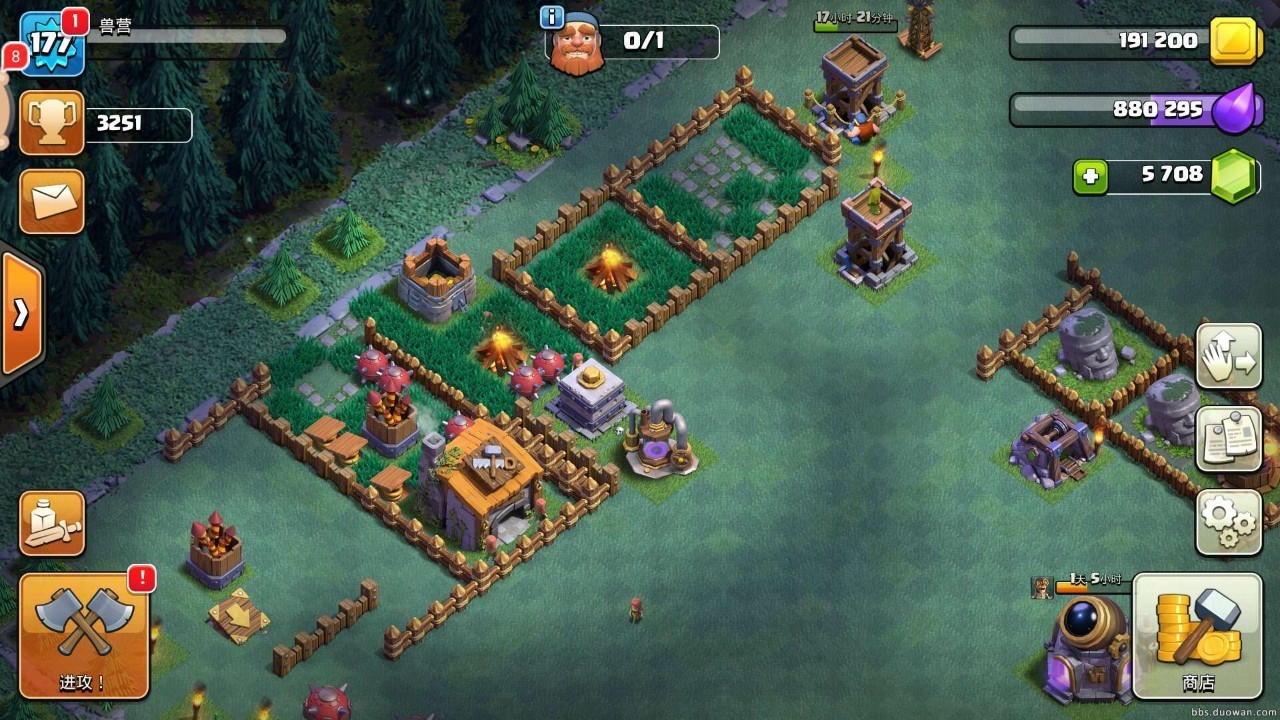Image resolution: width=1280 pixels, height=720 pixels.
Task: Open the layout editor hand button
Action: pyautogui.click(x=1228, y=356)
